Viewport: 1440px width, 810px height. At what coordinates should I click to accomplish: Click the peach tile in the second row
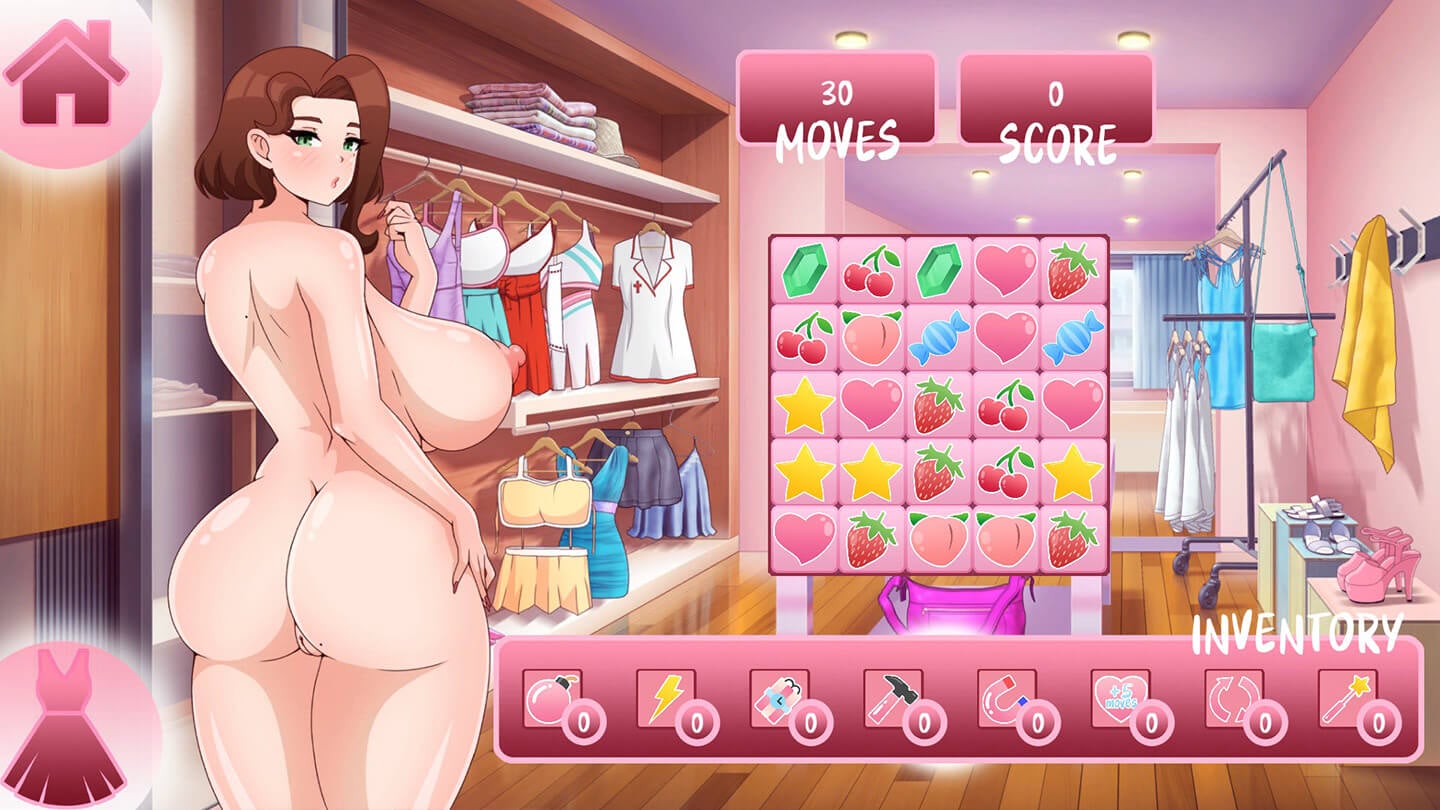(872, 337)
